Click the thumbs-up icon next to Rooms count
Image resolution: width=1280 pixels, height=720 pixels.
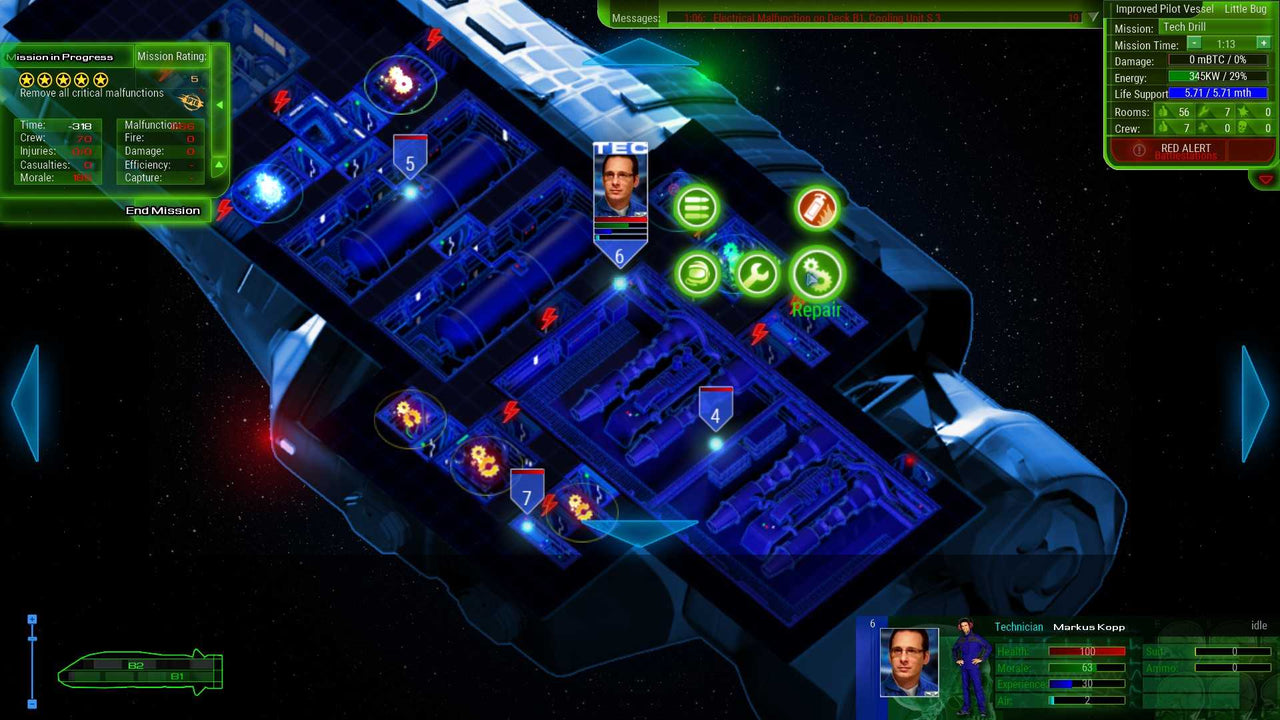tap(1163, 112)
